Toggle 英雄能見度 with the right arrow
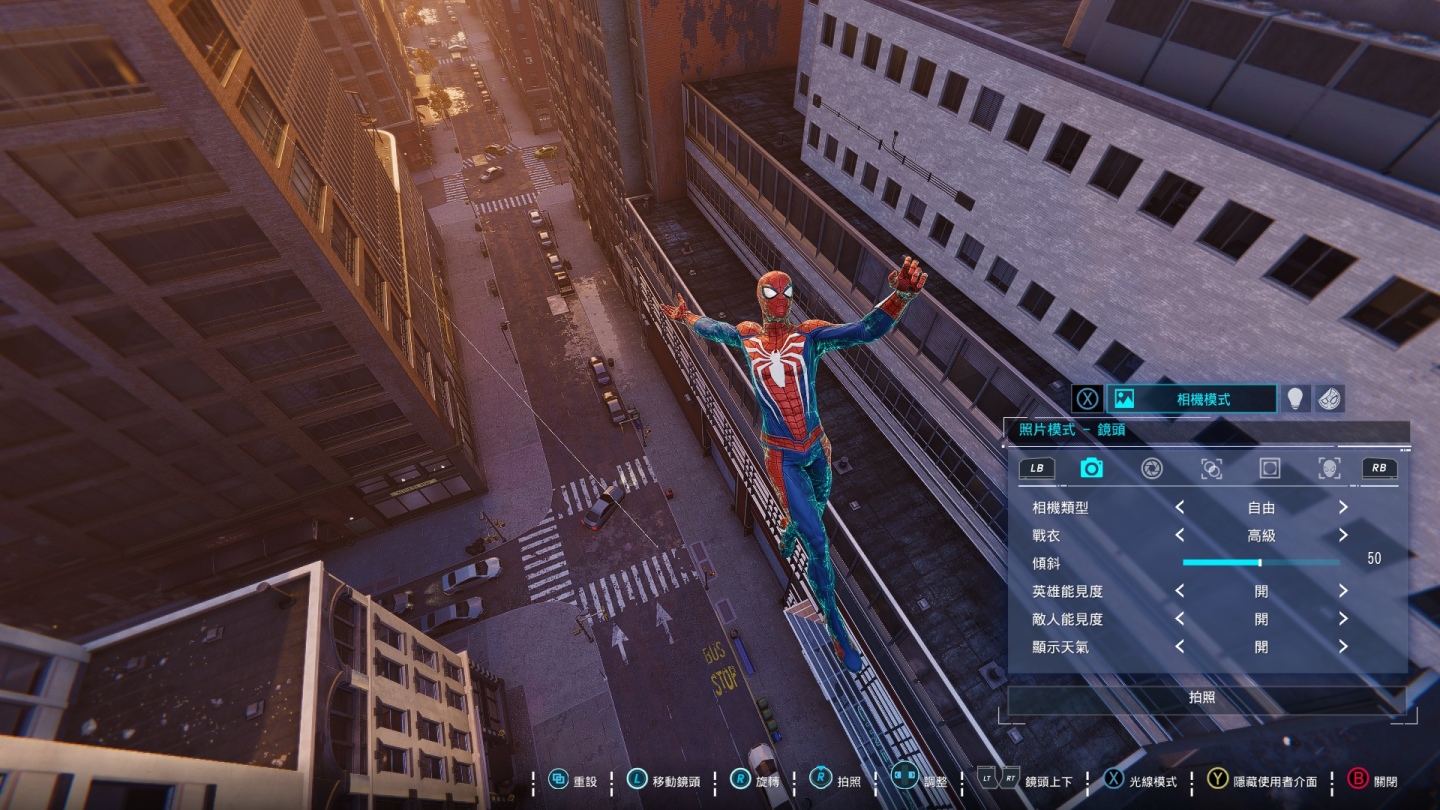 [1343, 592]
